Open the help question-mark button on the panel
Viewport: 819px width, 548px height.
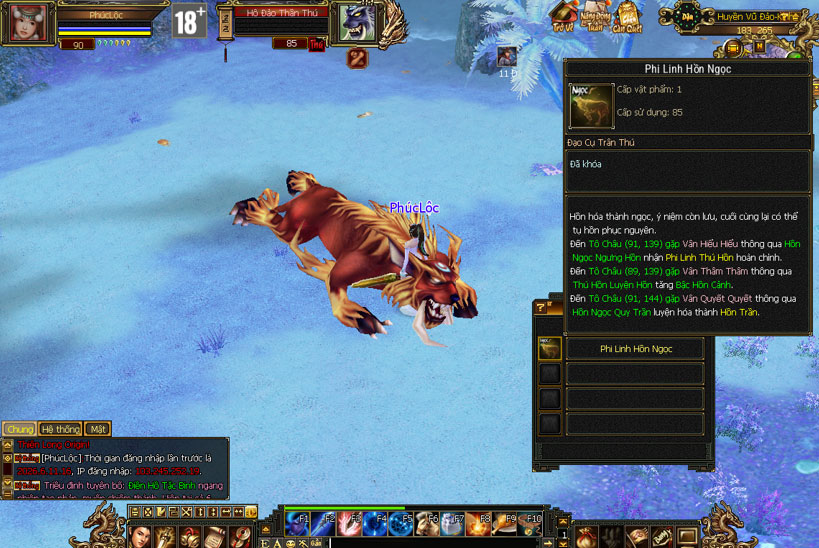tap(541, 307)
